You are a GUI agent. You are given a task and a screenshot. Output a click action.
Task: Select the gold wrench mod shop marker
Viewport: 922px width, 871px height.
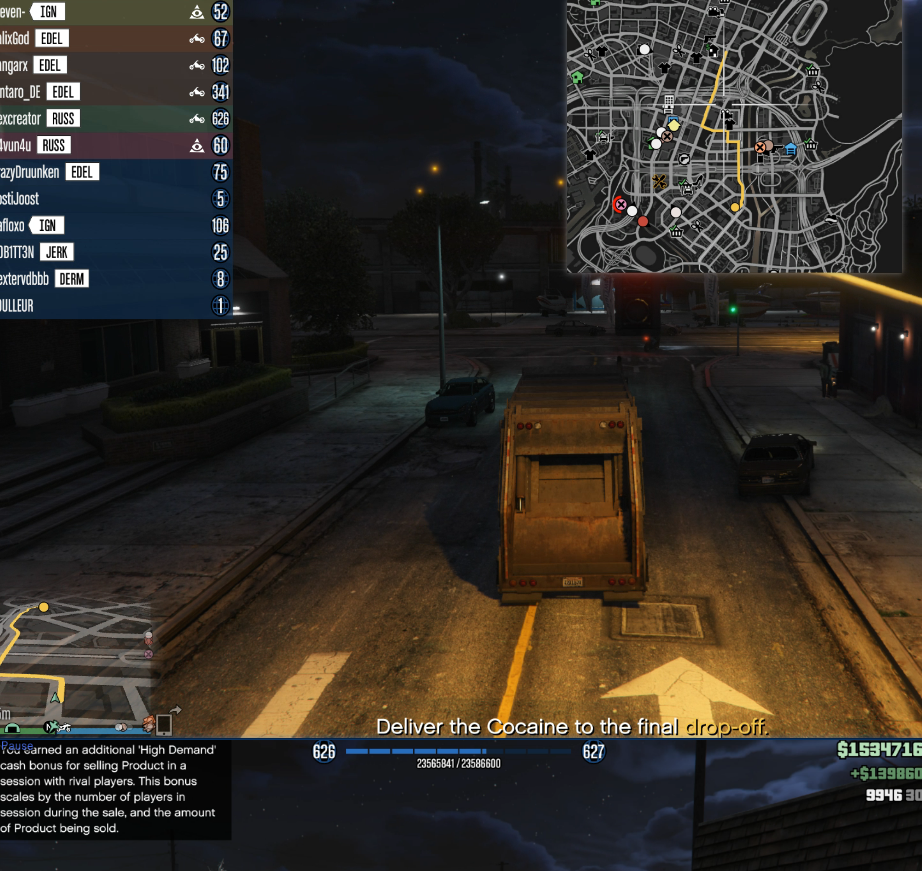point(659,182)
